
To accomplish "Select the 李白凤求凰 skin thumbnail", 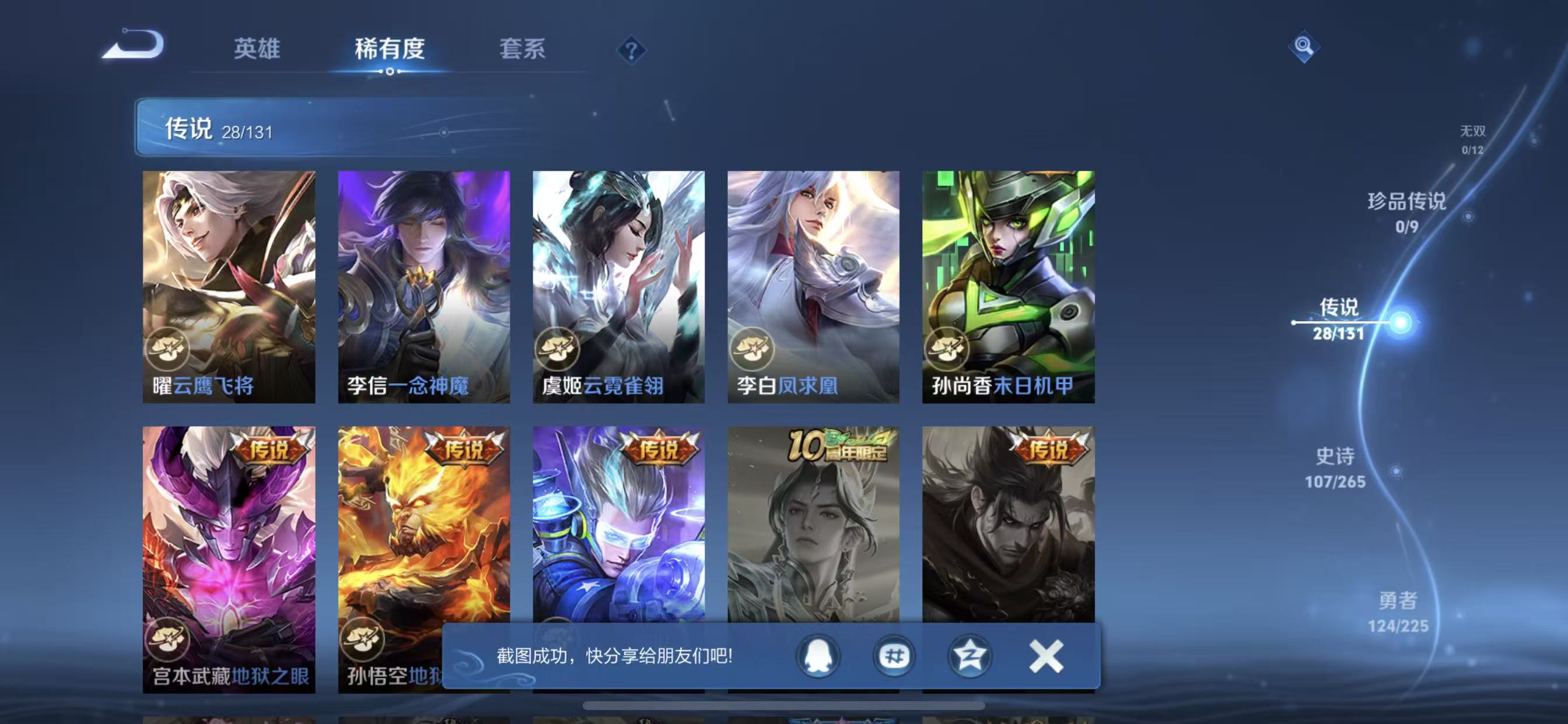I will coord(814,286).
